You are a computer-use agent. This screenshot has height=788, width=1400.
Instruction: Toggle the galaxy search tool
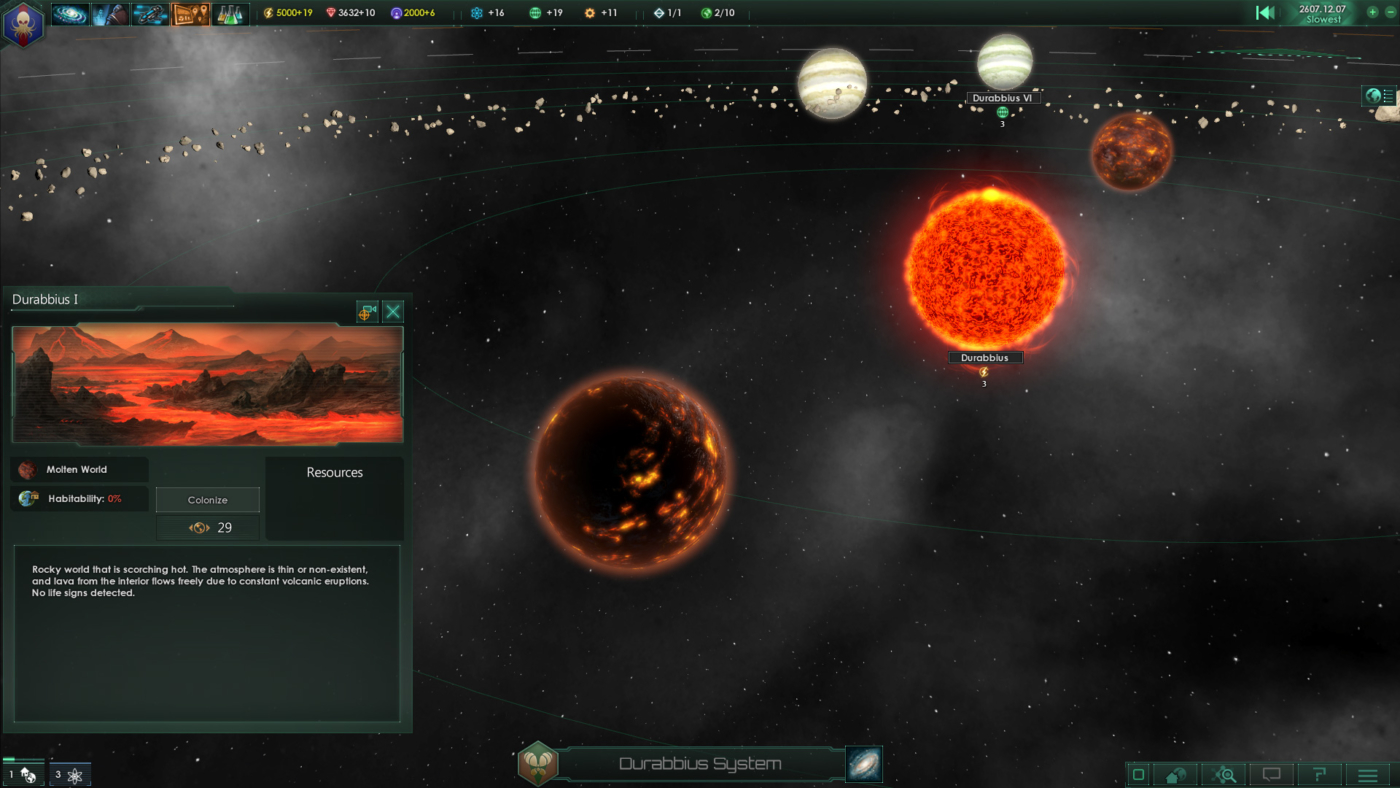[1222, 774]
